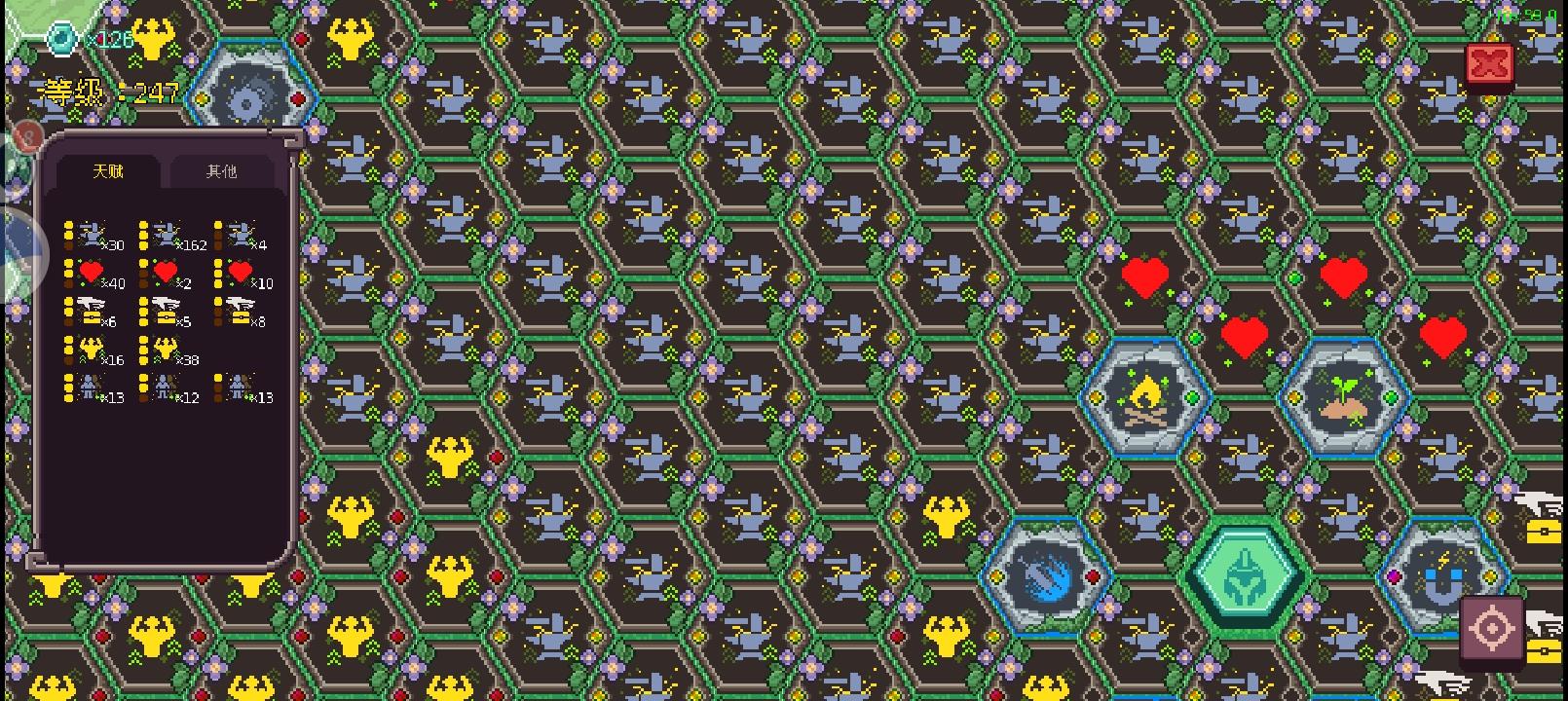Switch to the 其他 tab
Image resolution: width=1568 pixels, height=701 pixels.
pyautogui.click(x=222, y=171)
